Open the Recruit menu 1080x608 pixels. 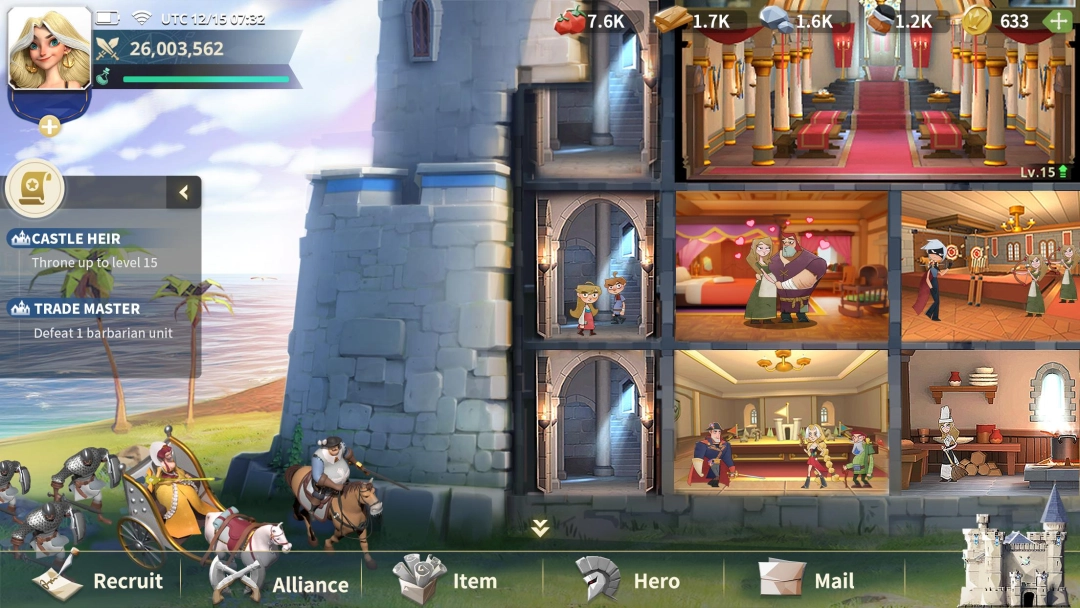(x=98, y=581)
